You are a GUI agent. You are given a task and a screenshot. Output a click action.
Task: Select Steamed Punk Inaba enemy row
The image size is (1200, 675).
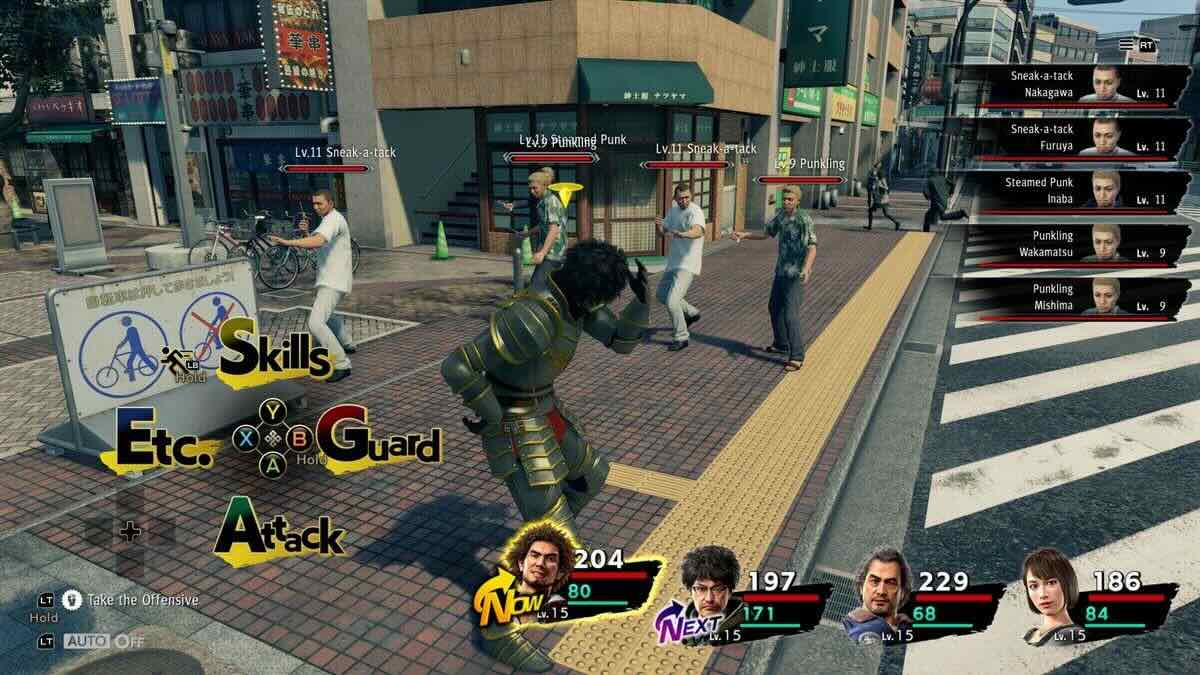pos(1071,192)
